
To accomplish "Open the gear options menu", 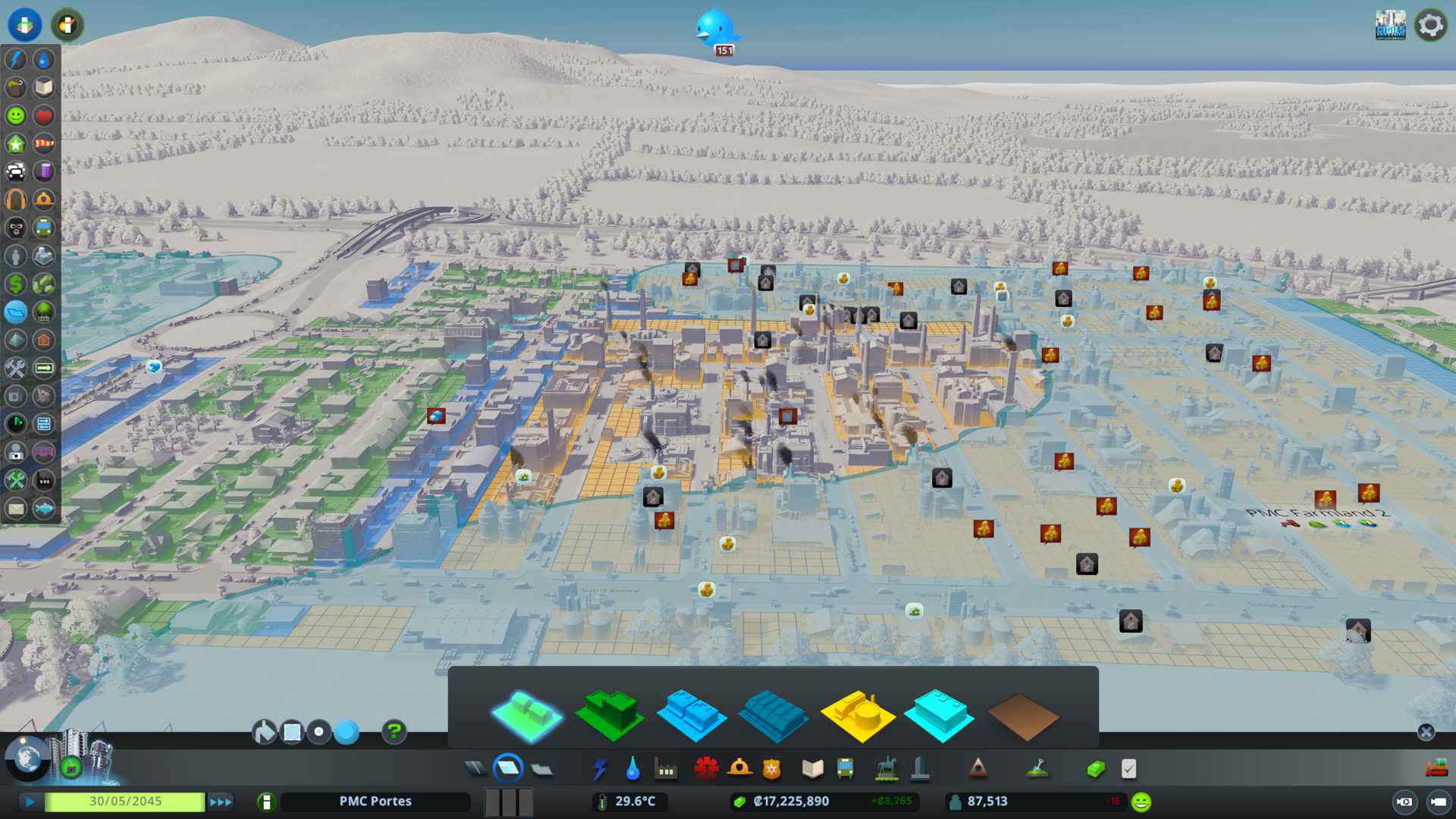I will [x=1430, y=25].
